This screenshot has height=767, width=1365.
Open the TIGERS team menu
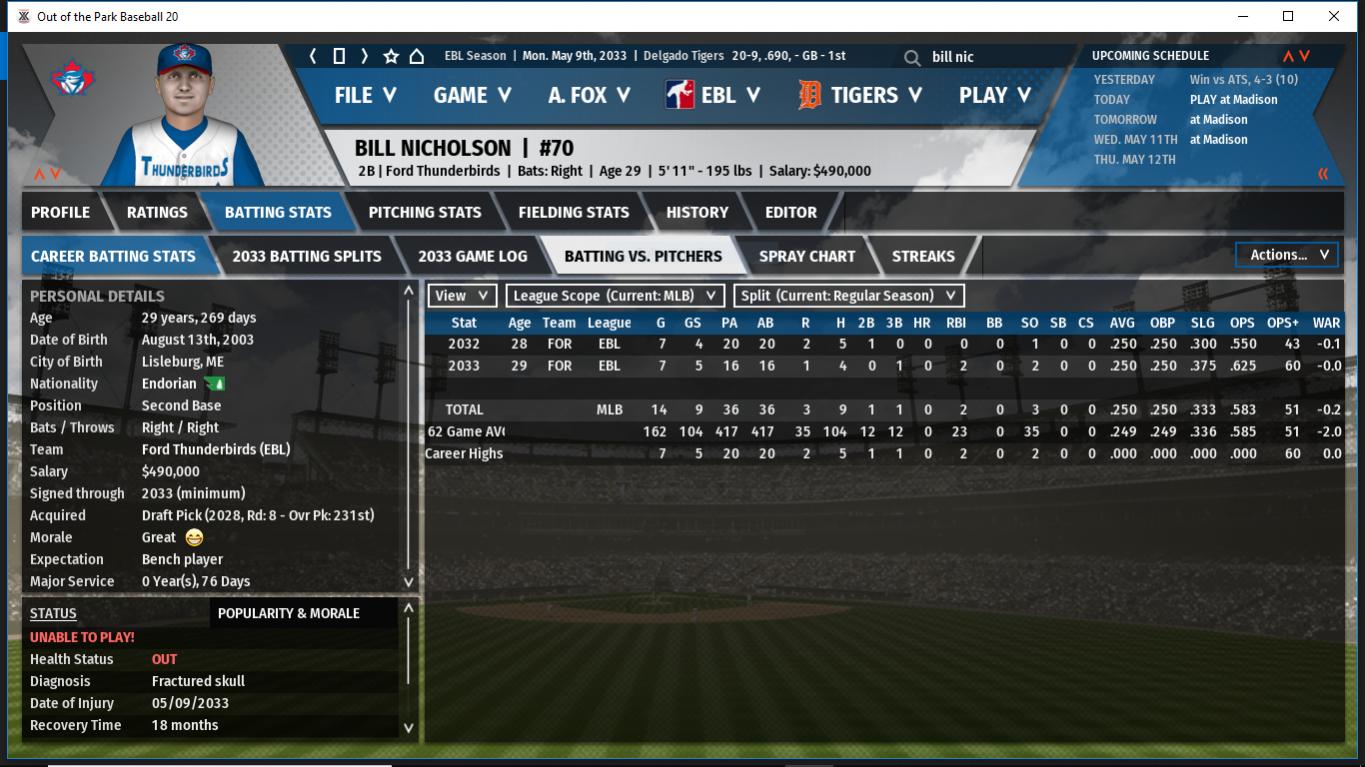point(861,95)
